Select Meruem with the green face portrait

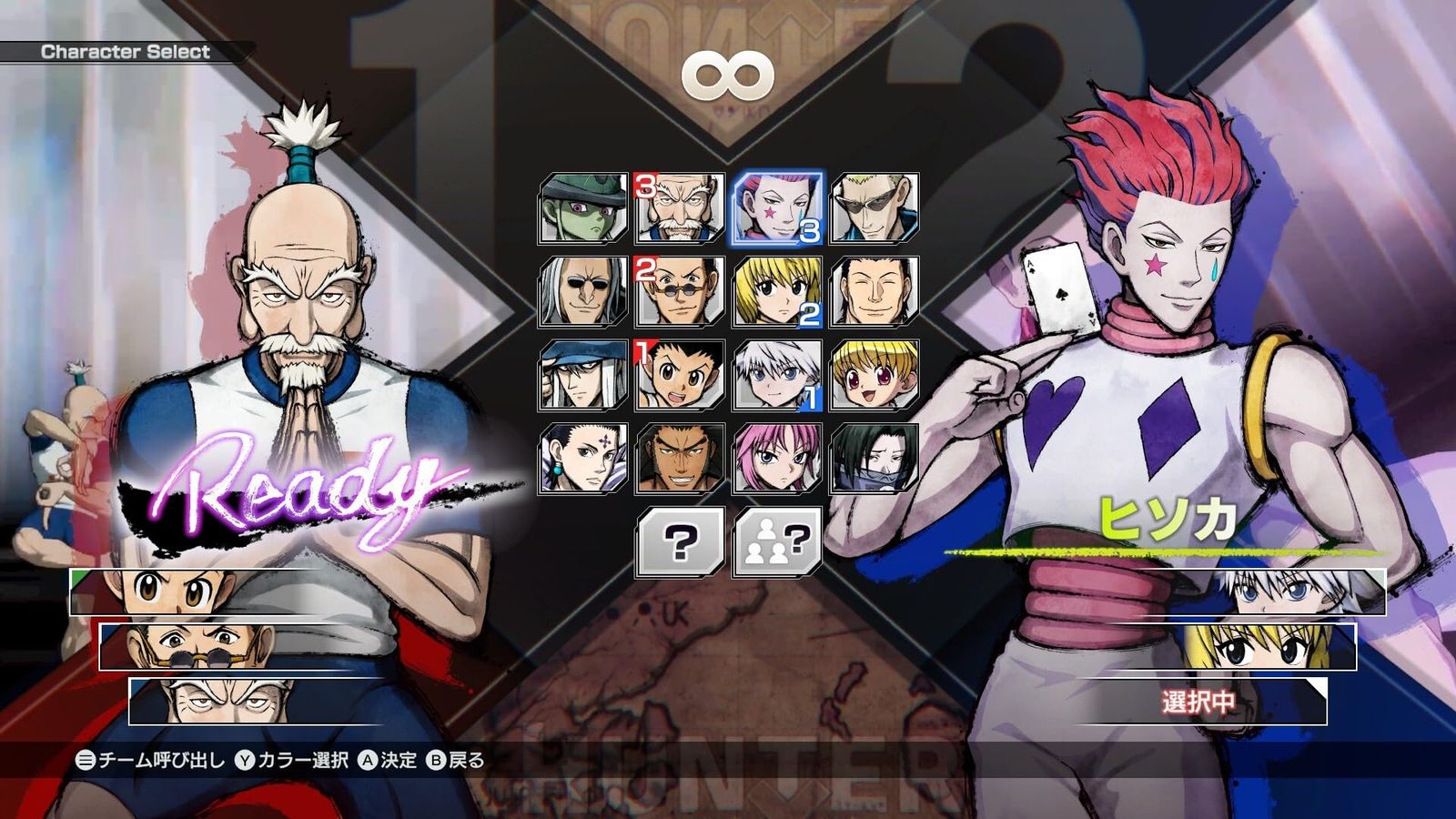pyautogui.click(x=583, y=208)
